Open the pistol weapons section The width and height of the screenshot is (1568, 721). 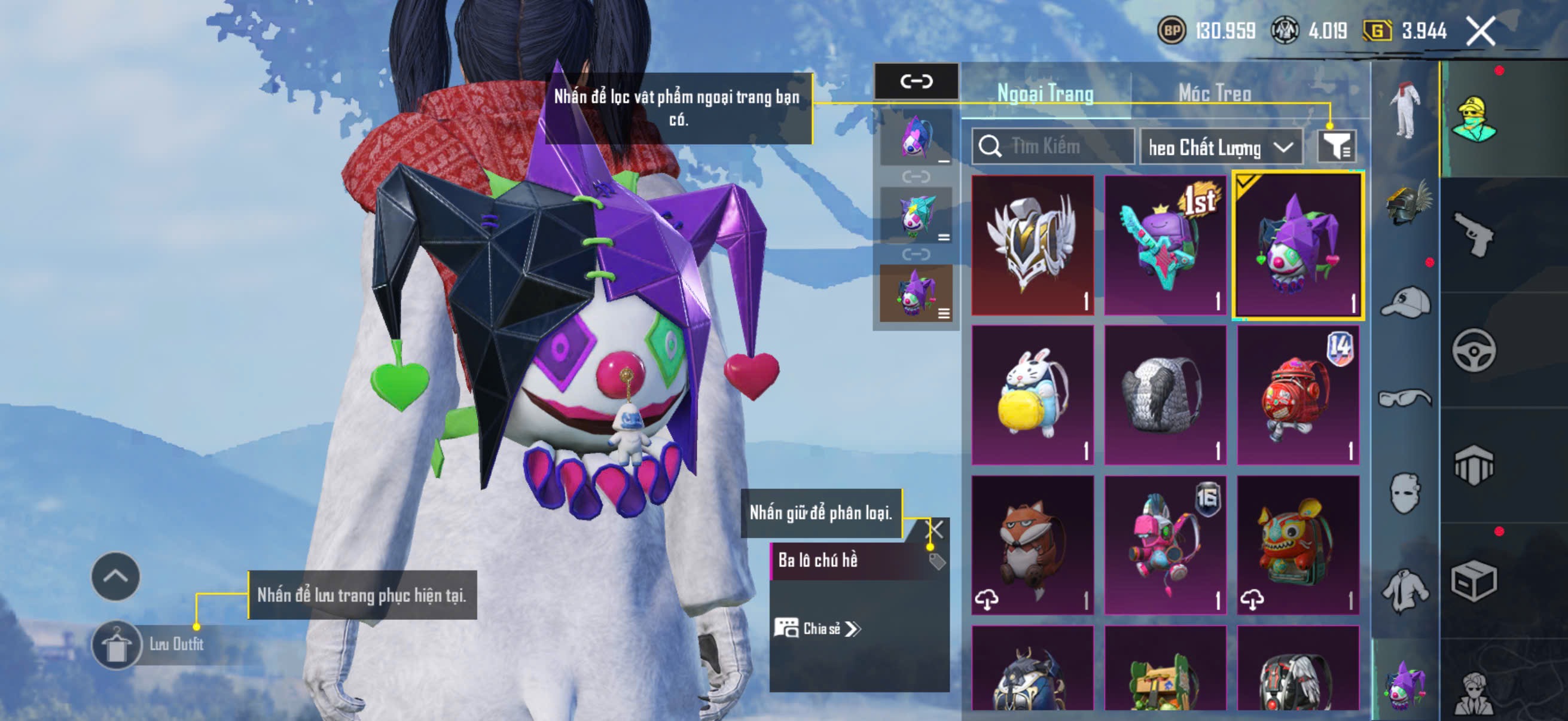(1474, 236)
